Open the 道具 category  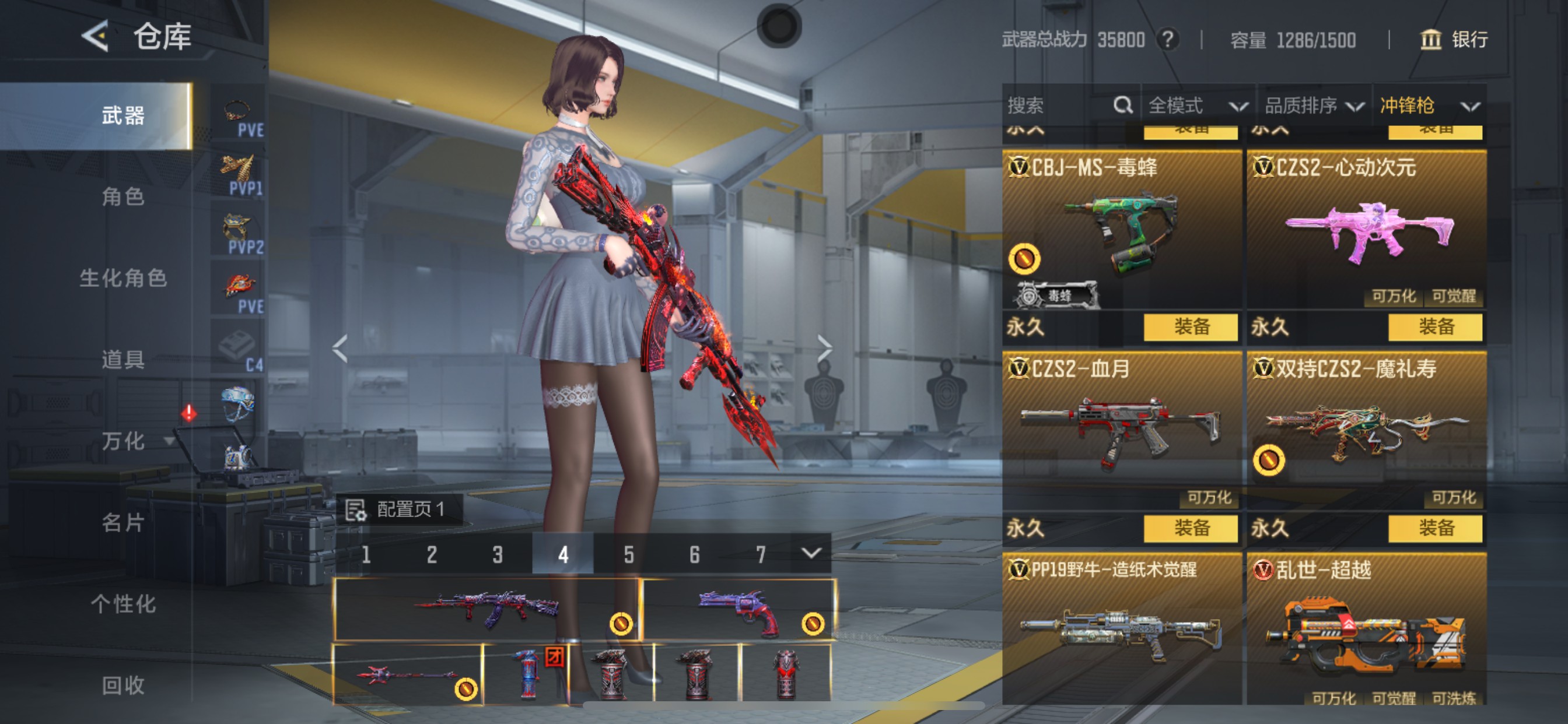click(123, 360)
